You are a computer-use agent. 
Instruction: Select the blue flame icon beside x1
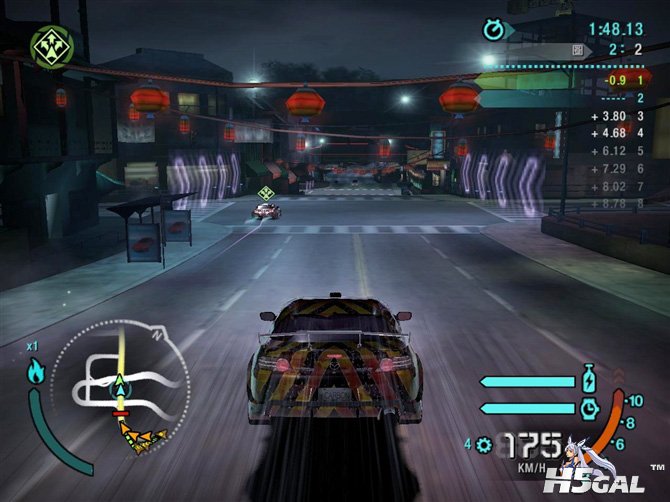(35, 373)
